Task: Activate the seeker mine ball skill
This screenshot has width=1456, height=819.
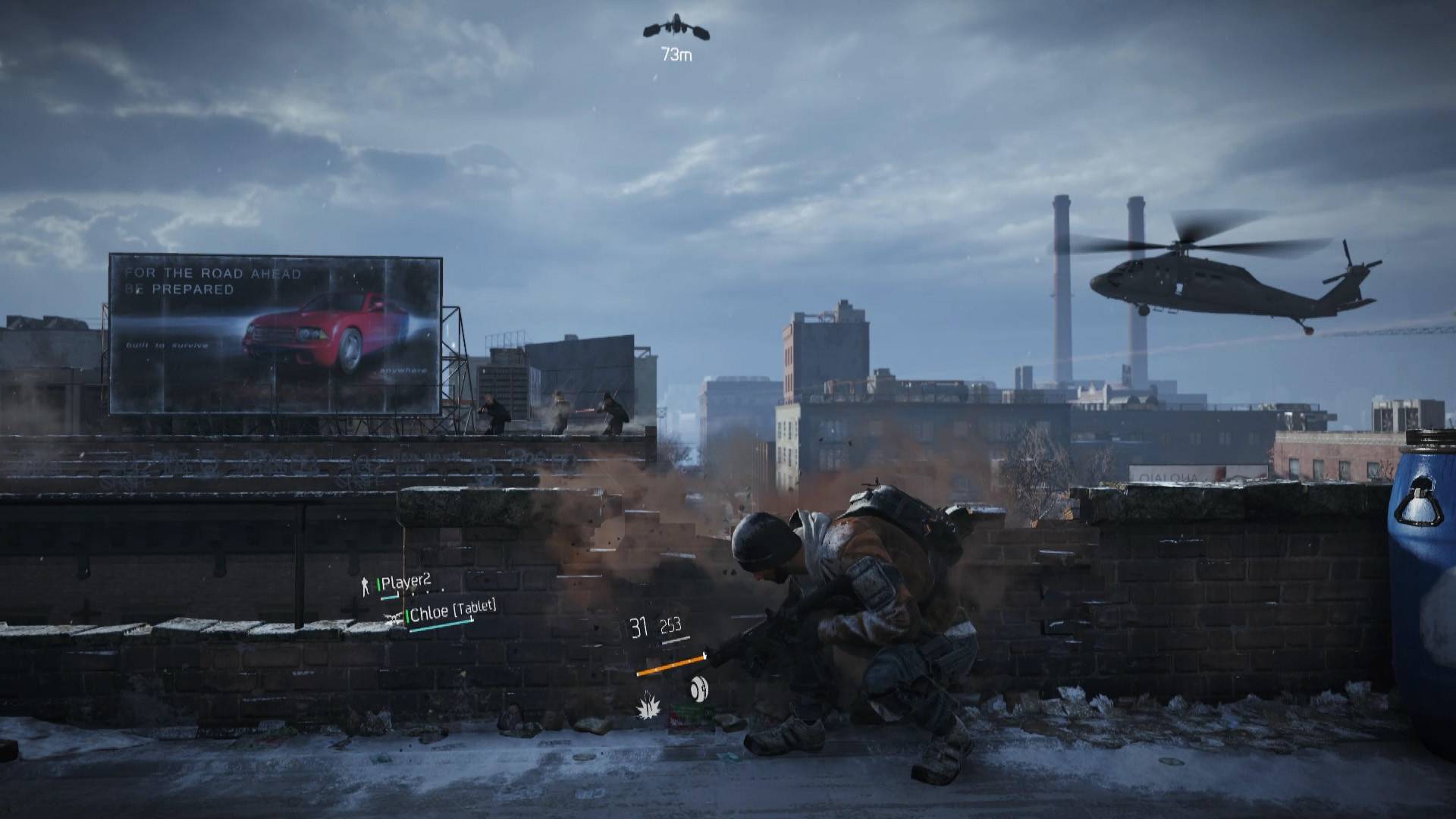Action: 699,689
